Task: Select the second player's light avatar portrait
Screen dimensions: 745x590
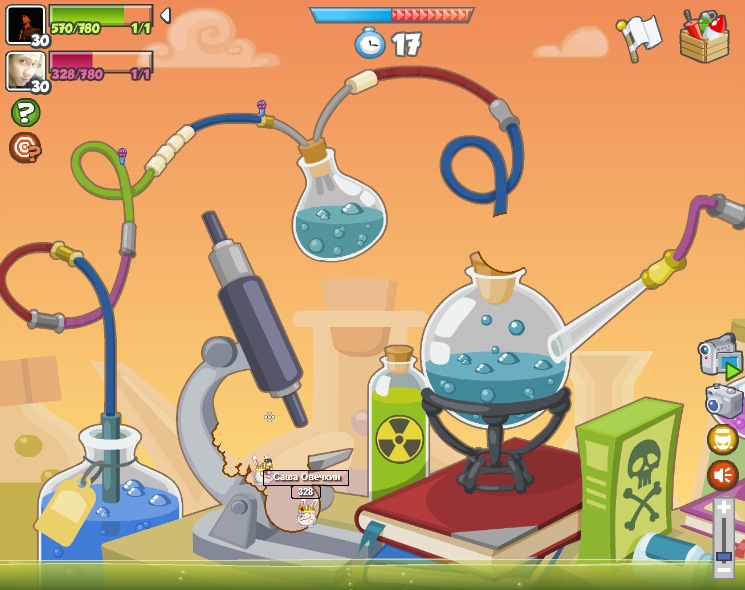Action: 25,70
